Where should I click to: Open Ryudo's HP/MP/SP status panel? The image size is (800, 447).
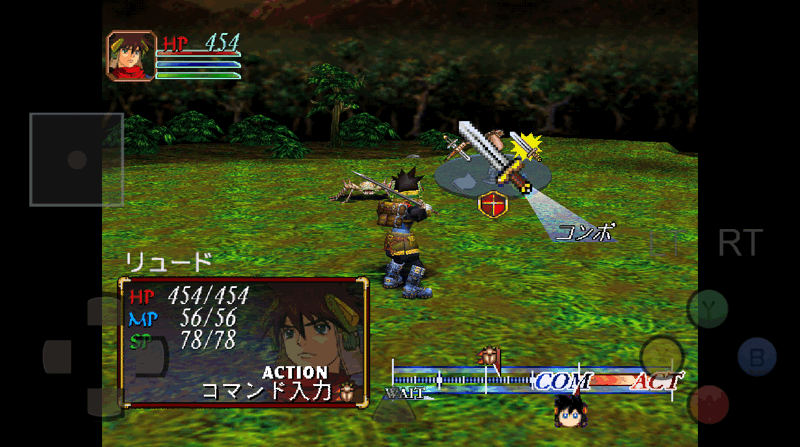coord(243,341)
